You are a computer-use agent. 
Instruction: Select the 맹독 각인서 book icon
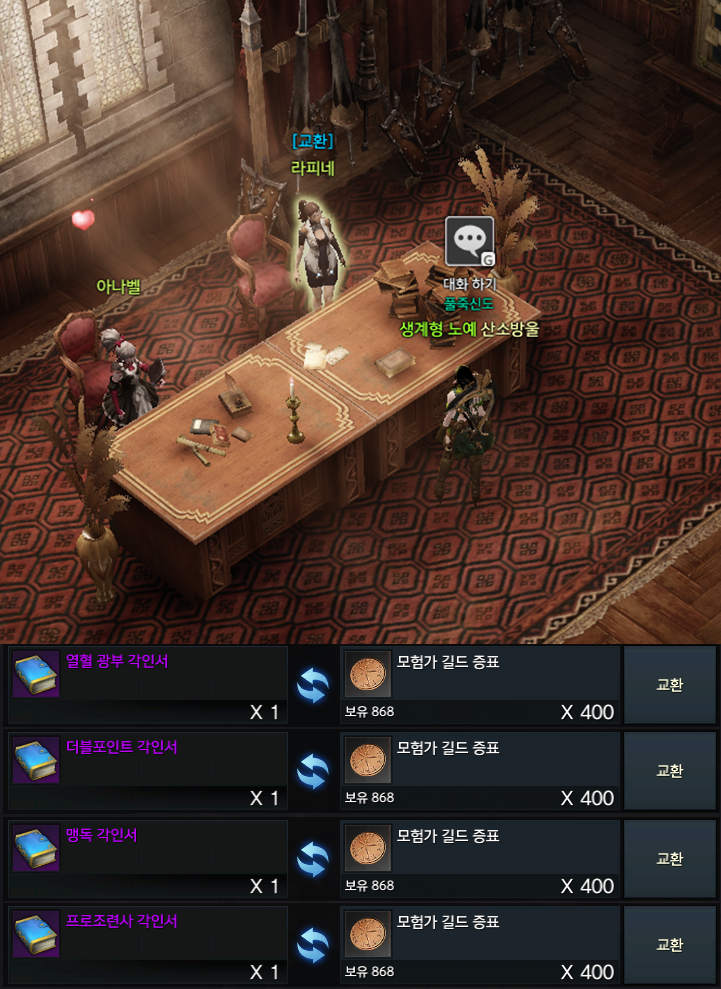(36, 848)
